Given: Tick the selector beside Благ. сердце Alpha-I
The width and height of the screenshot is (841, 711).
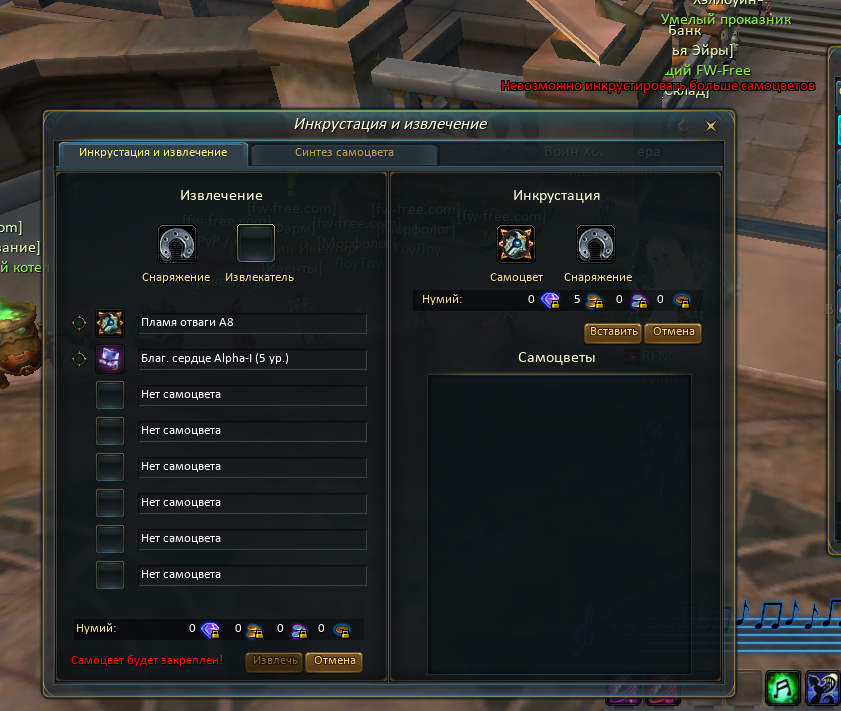Looking at the screenshot, I should [79, 359].
